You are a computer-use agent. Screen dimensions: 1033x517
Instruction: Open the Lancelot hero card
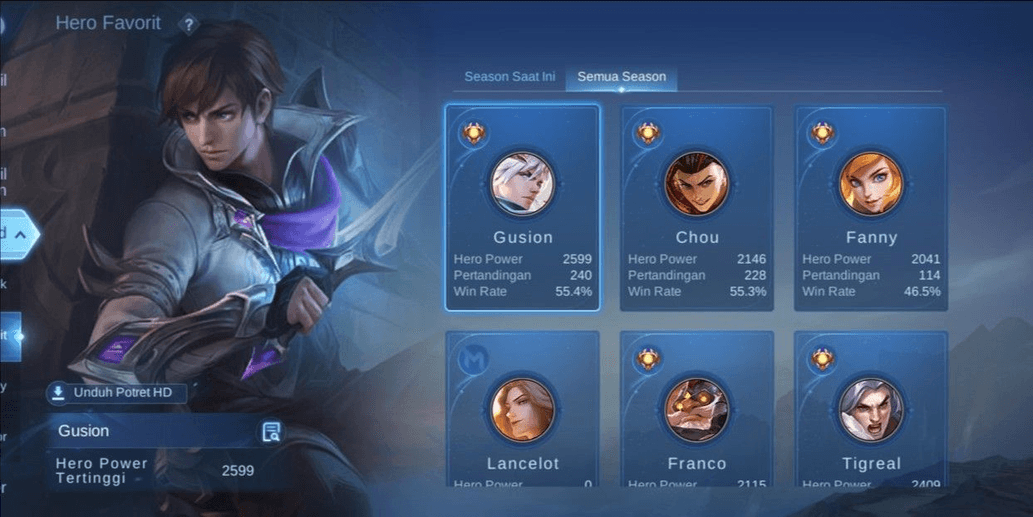(x=522, y=410)
